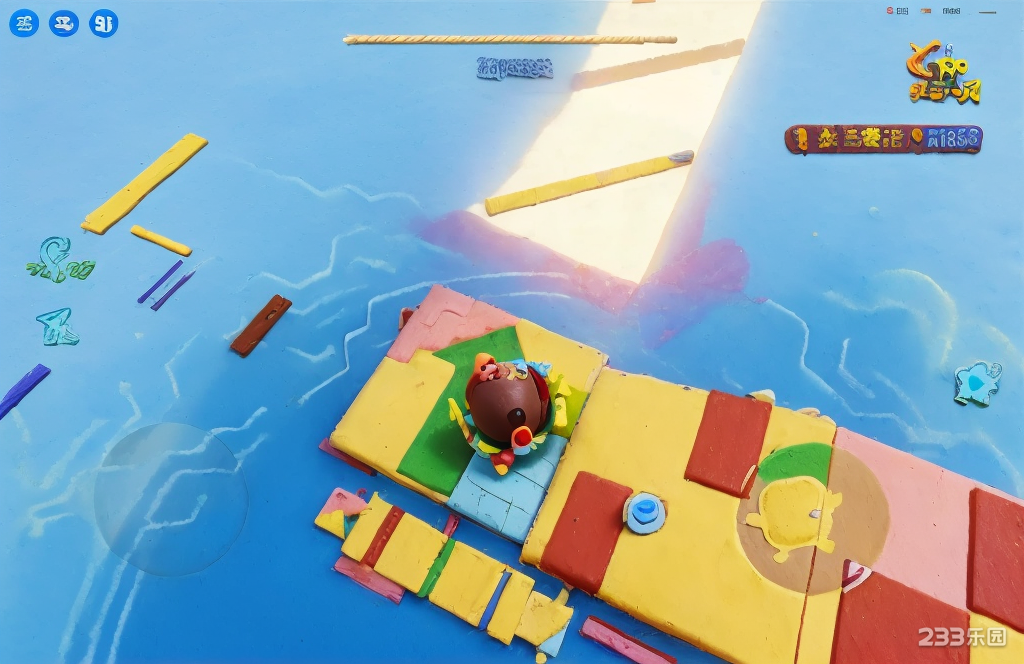Open the maroon banner with yellow text
1024x664 pixels.
tap(883, 139)
